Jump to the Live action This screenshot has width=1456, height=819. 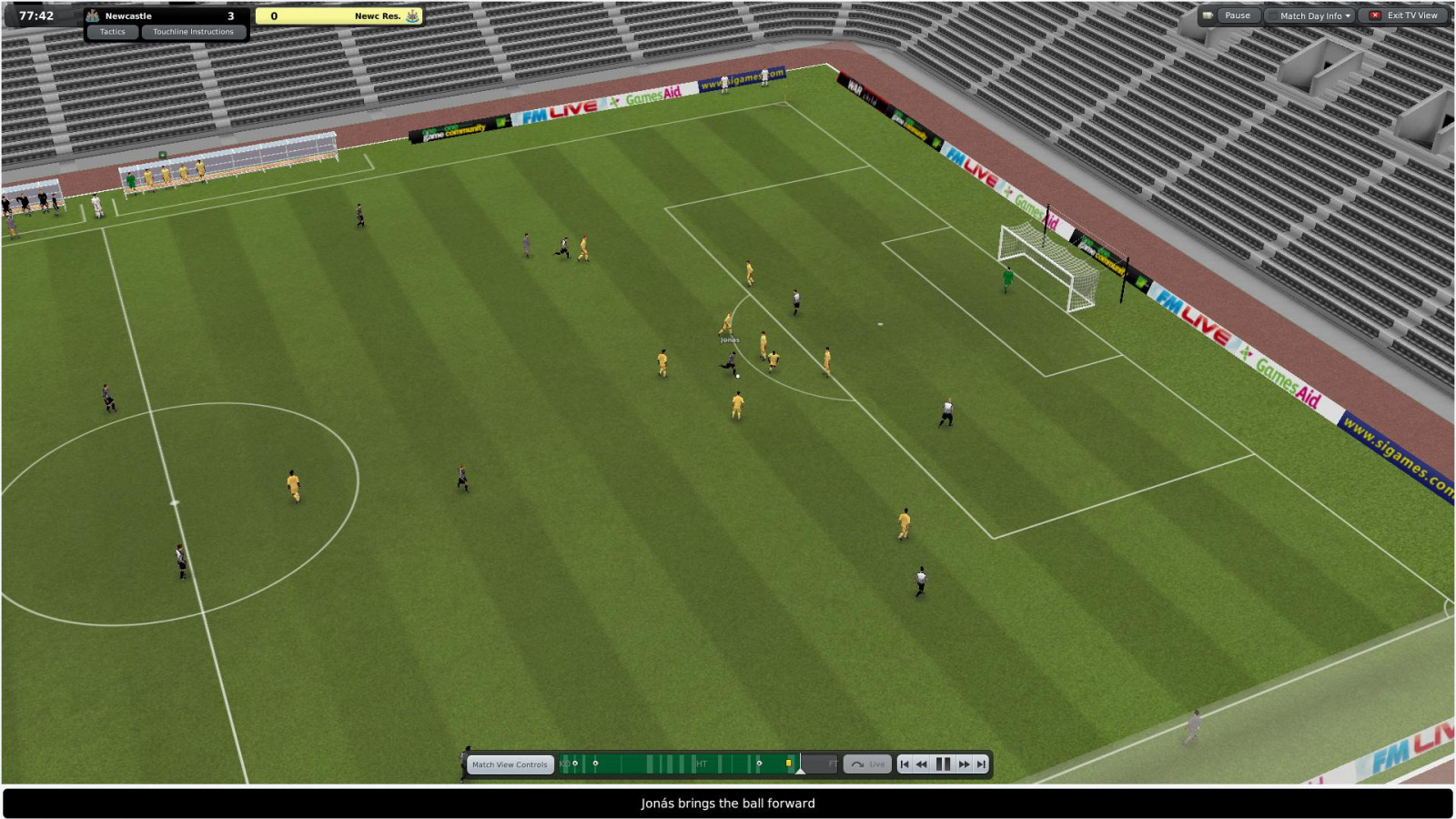click(x=867, y=764)
